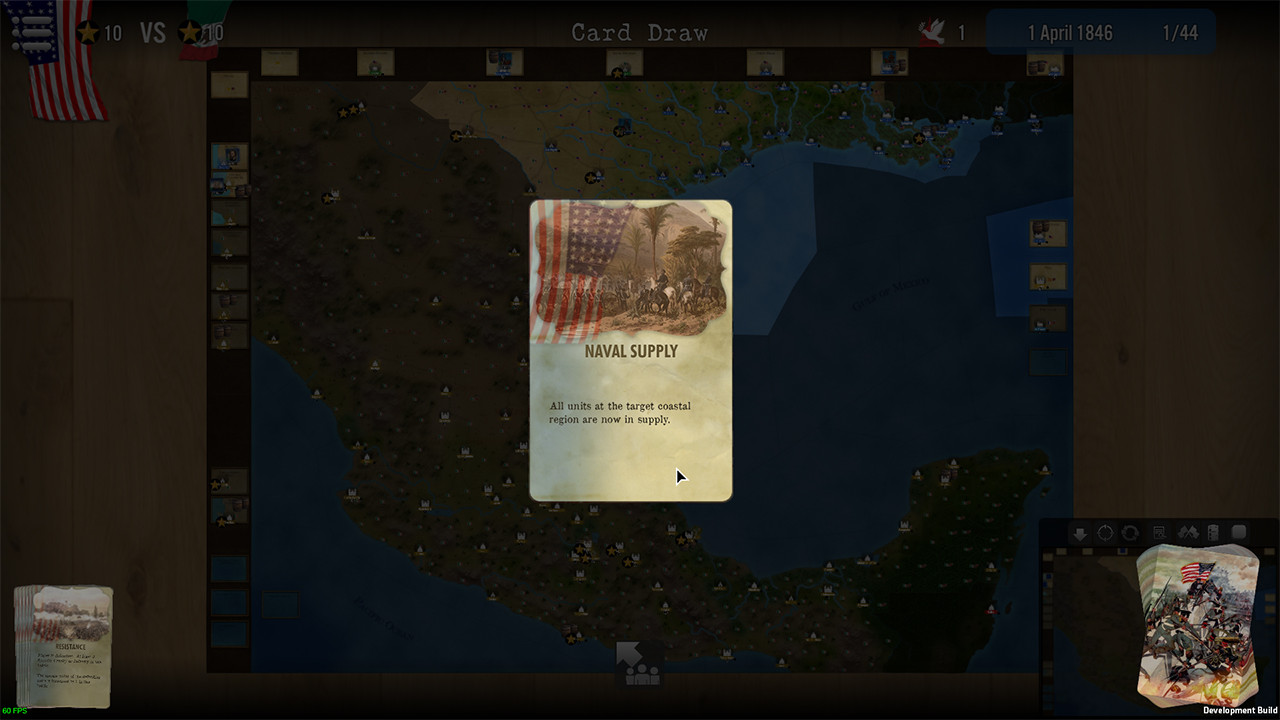The width and height of the screenshot is (1280, 720).
Task: Click the card deck with battle artwork
Action: coord(1196,623)
